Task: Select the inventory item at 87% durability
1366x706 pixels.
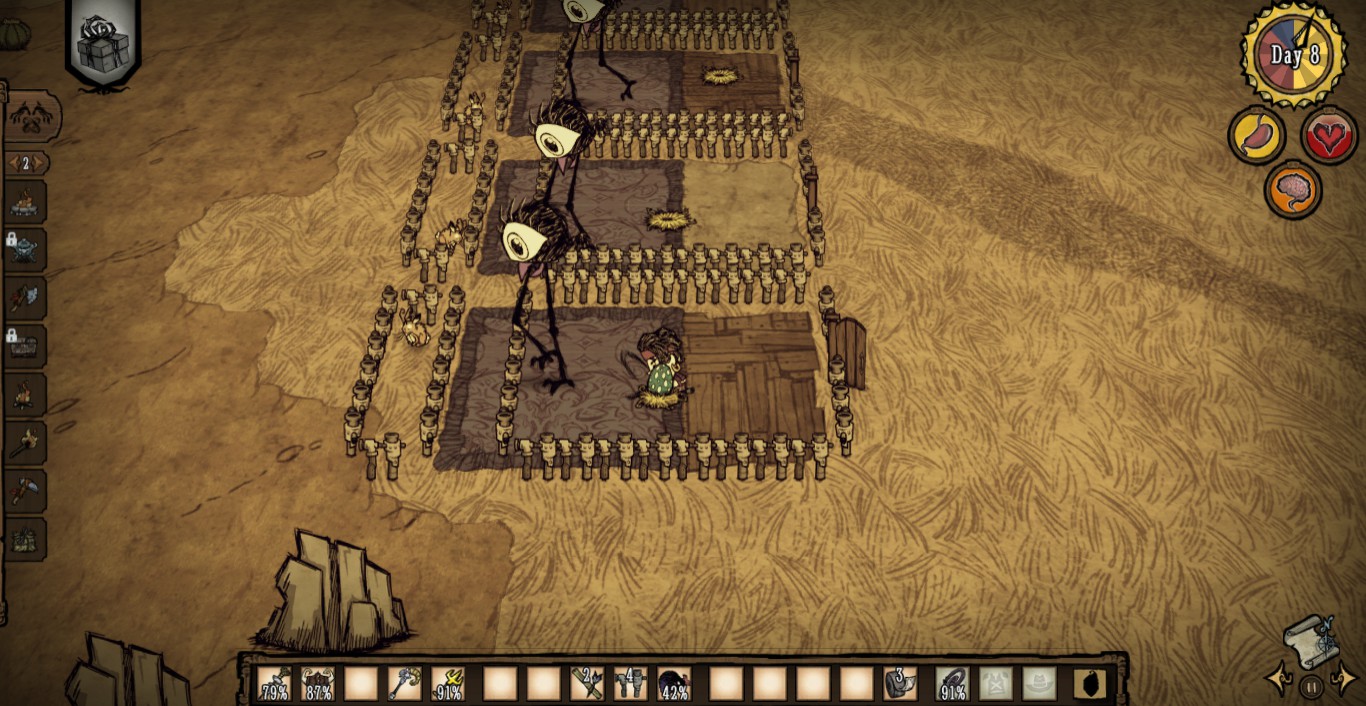Action: click(x=318, y=684)
